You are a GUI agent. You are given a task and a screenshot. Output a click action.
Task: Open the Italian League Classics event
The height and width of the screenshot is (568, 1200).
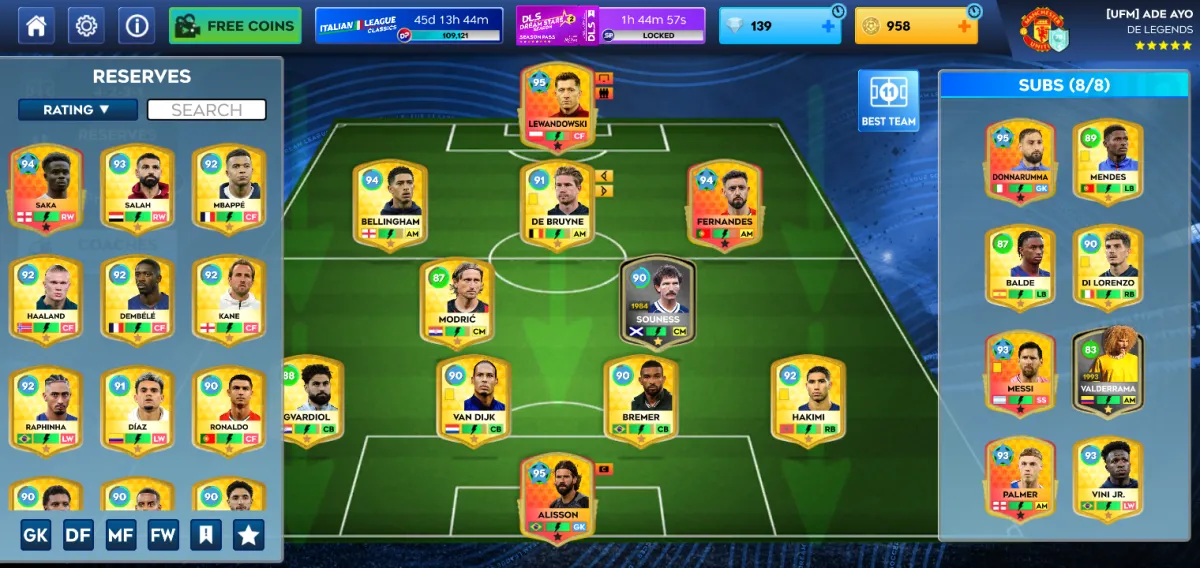[x=408, y=26]
